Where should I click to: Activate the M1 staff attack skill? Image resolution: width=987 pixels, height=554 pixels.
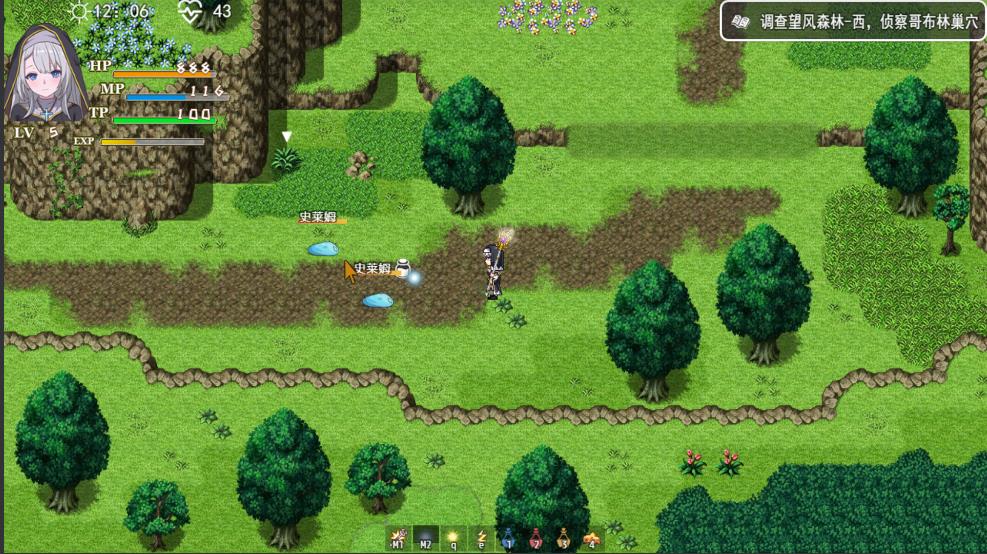coord(398,538)
